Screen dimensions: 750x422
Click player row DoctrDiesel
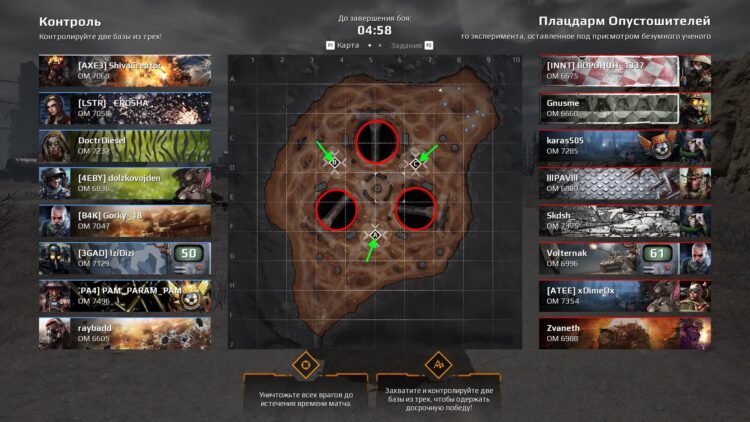pos(125,146)
